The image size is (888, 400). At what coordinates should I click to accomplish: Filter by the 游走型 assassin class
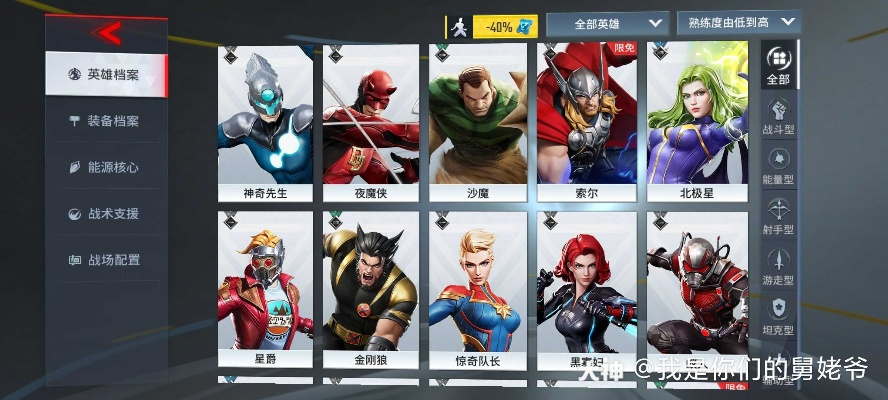click(x=779, y=266)
